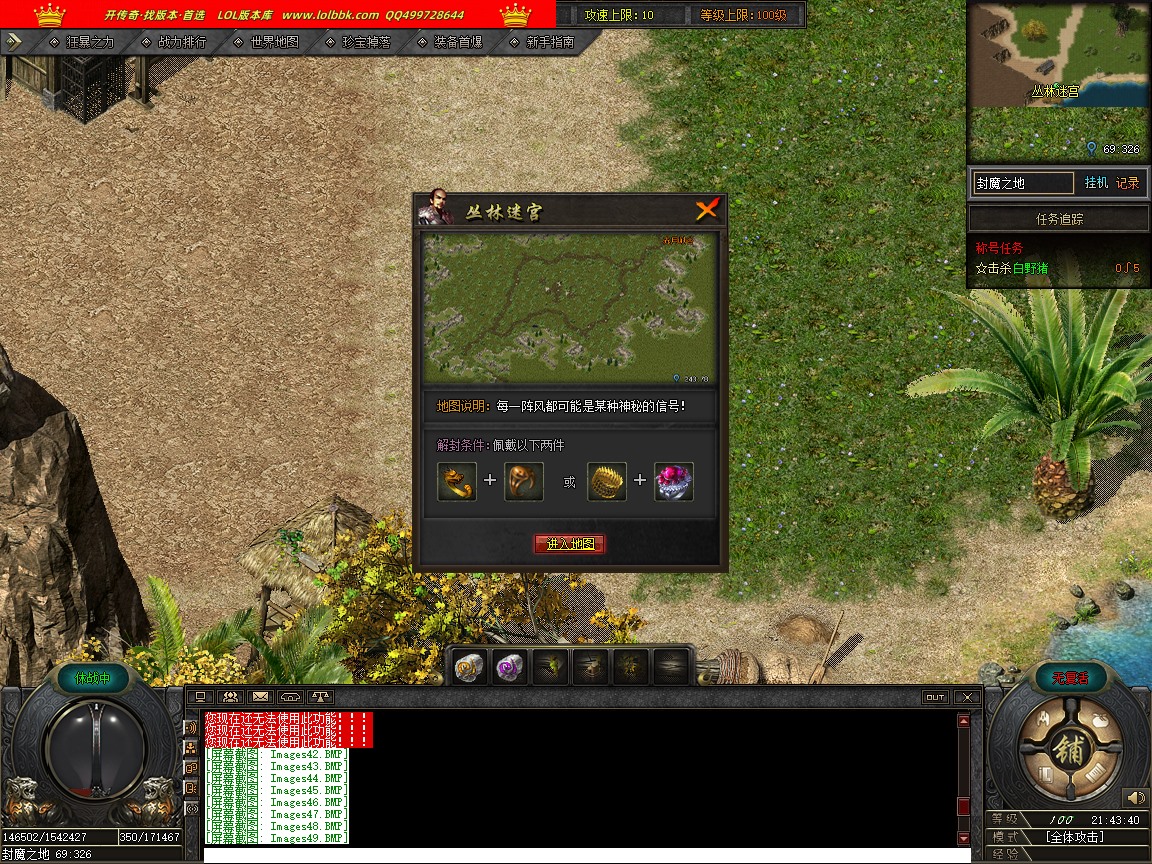Select the spiked gold bracelet icon
The width and height of the screenshot is (1152, 864).
607,481
